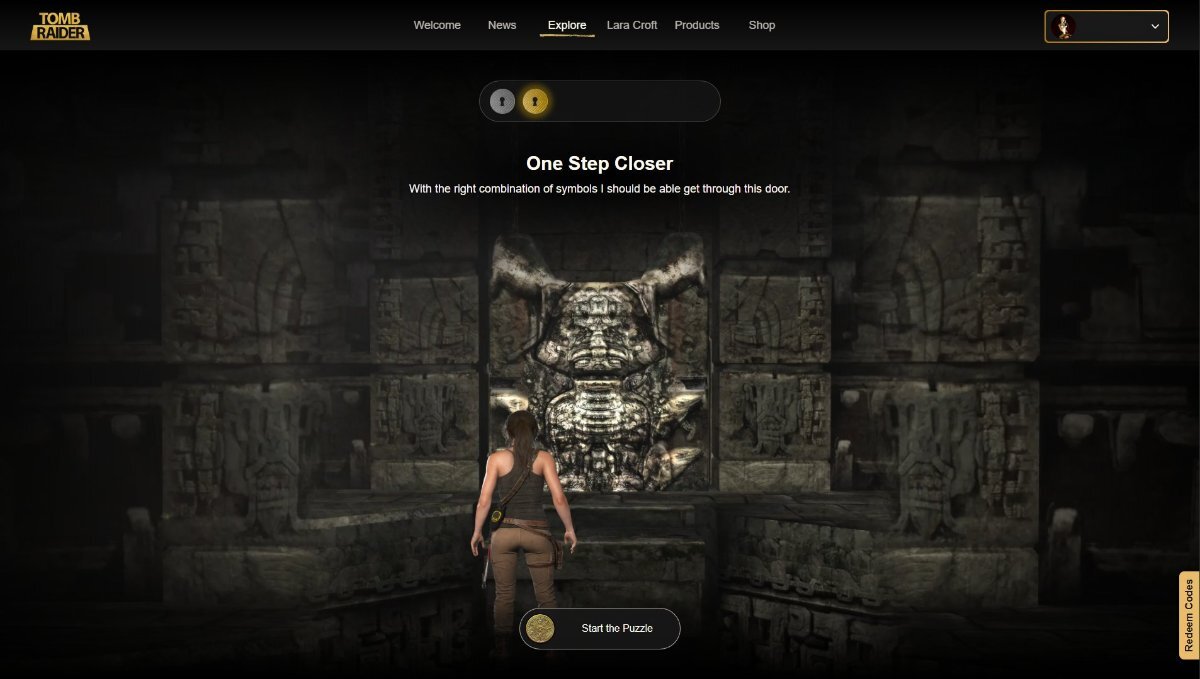1200x679 pixels.
Task: Visit the Shop
Action: [762, 25]
